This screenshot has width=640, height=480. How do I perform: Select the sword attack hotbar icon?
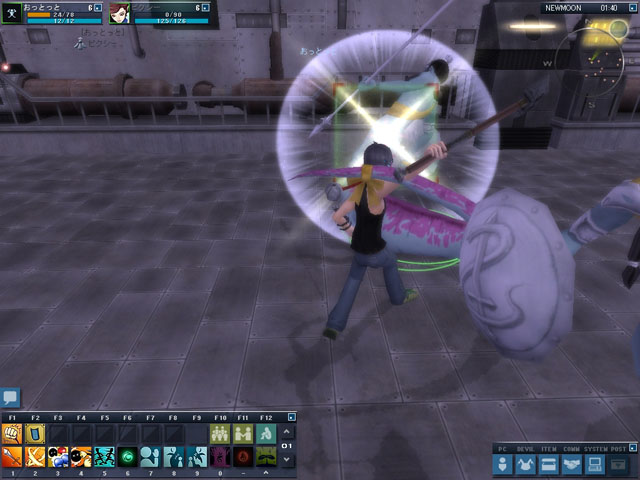tap(12, 457)
